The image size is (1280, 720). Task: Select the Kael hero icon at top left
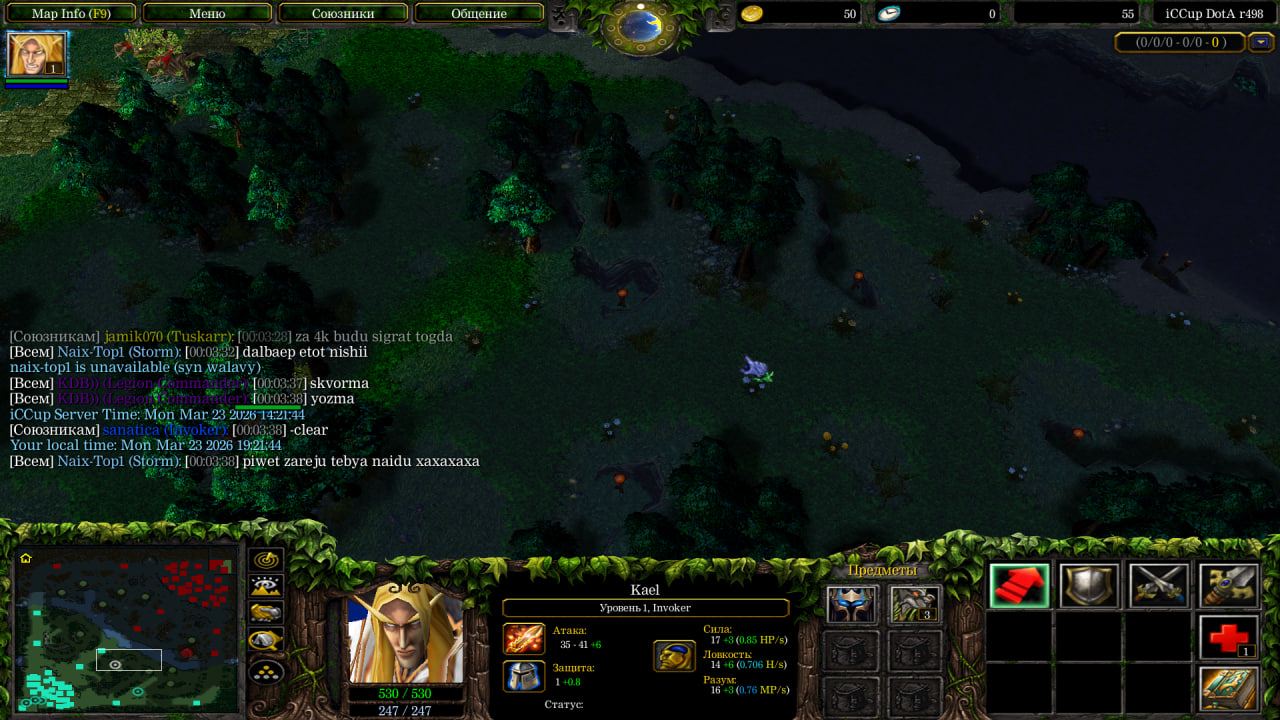(37, 54)
